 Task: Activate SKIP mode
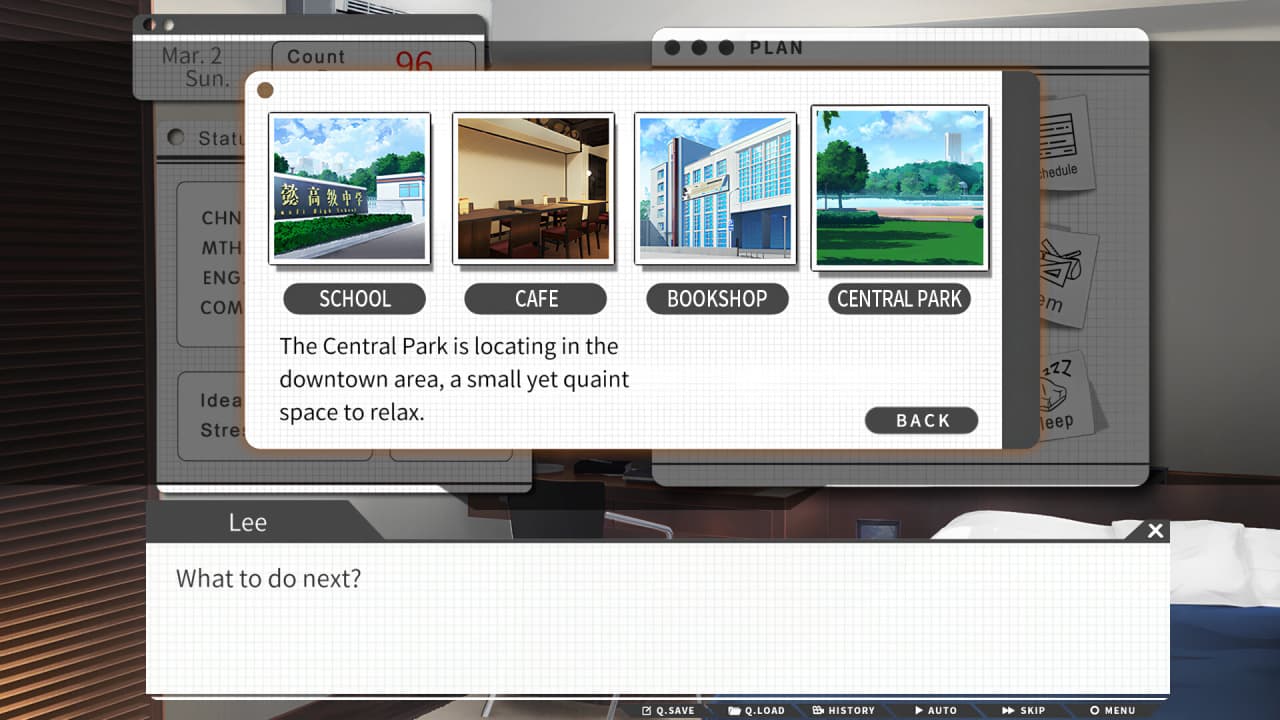[x=1024, y=710]
